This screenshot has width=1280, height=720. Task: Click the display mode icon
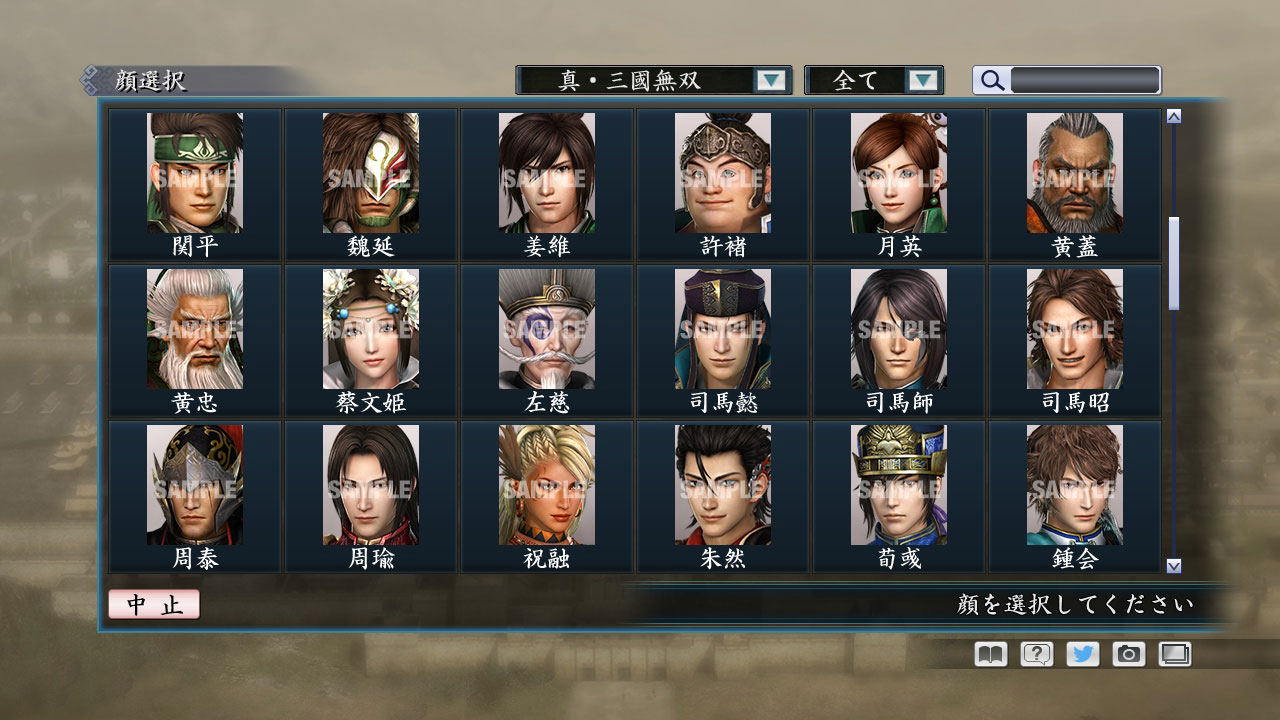coord(1174,654)
